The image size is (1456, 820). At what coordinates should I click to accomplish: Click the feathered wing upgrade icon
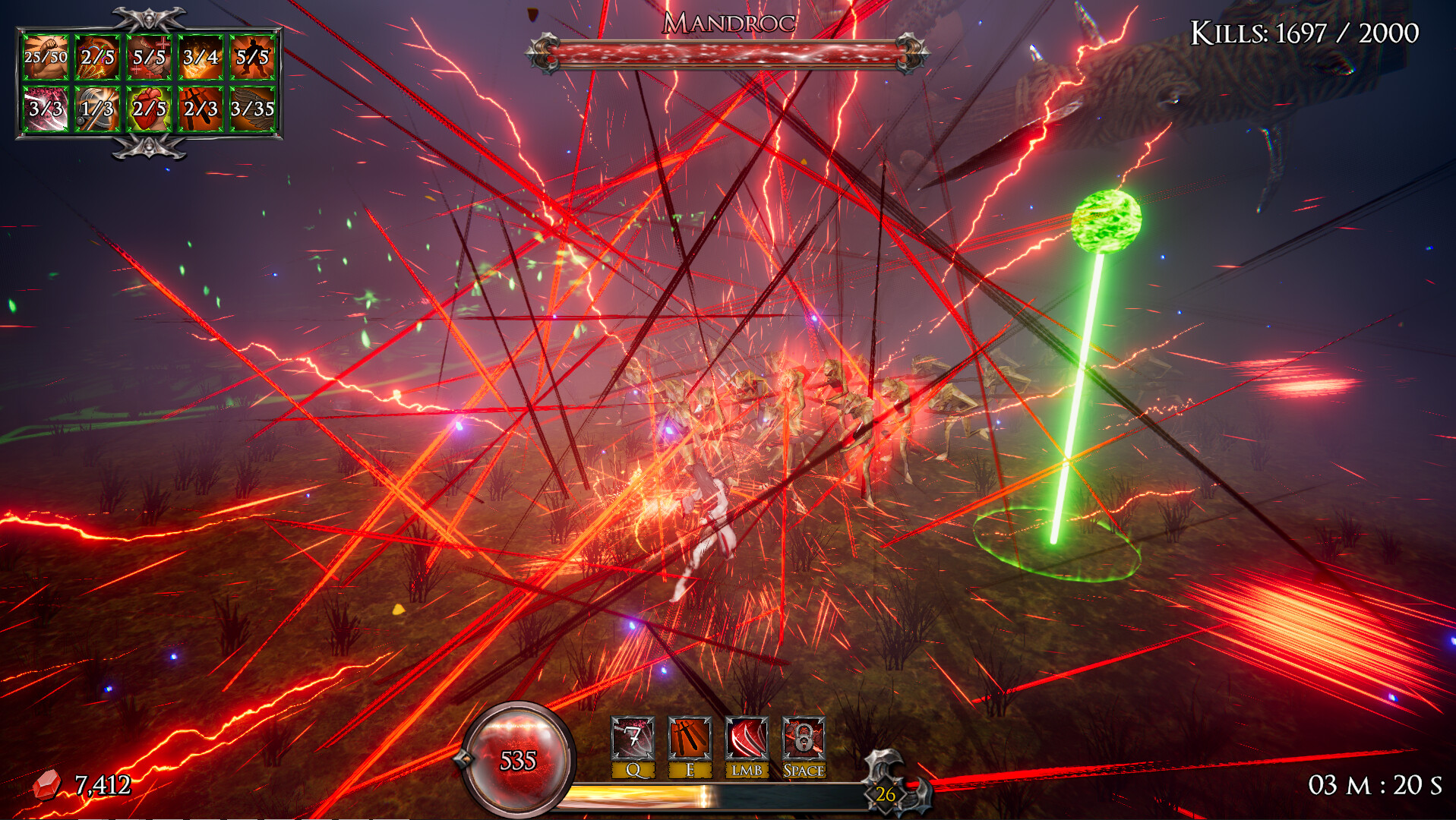tap(252, 109)
